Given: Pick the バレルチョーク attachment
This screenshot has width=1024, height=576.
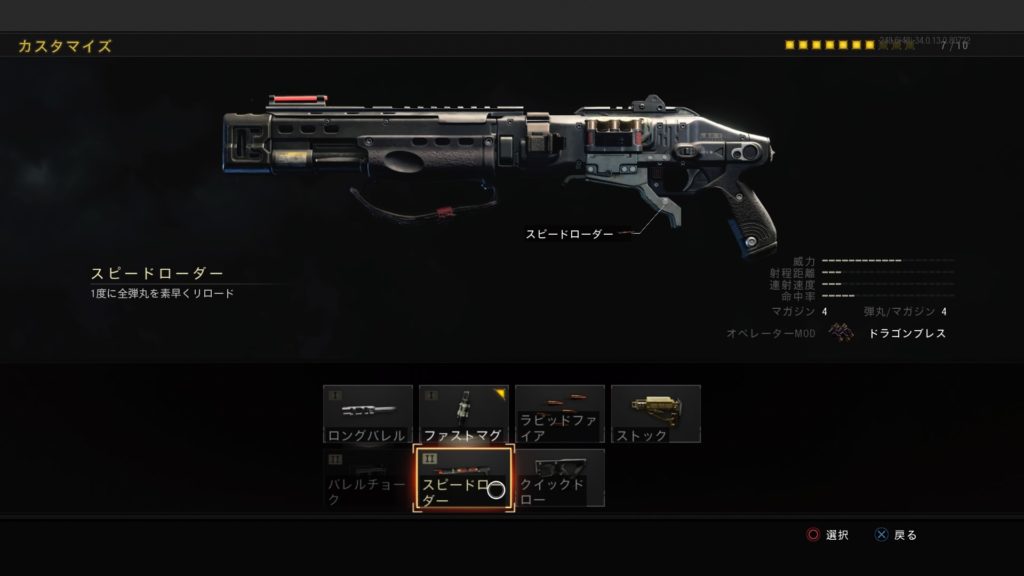Looking at the screenshot, I should [x=367, y=478].
